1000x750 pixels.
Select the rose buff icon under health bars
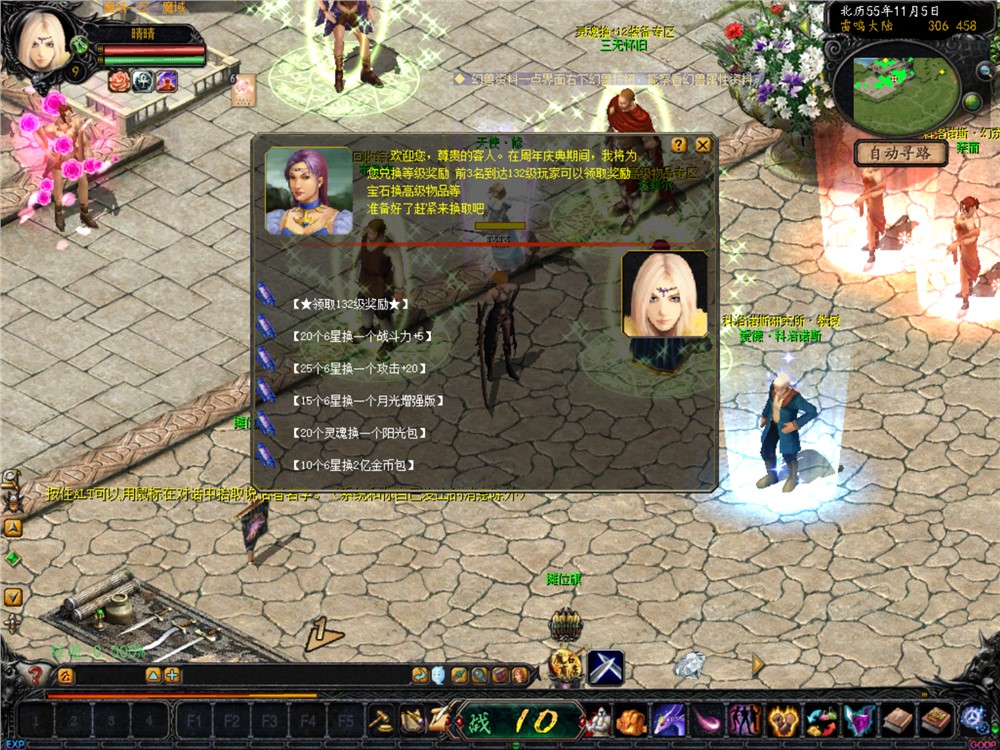click(x=120, y=81)
